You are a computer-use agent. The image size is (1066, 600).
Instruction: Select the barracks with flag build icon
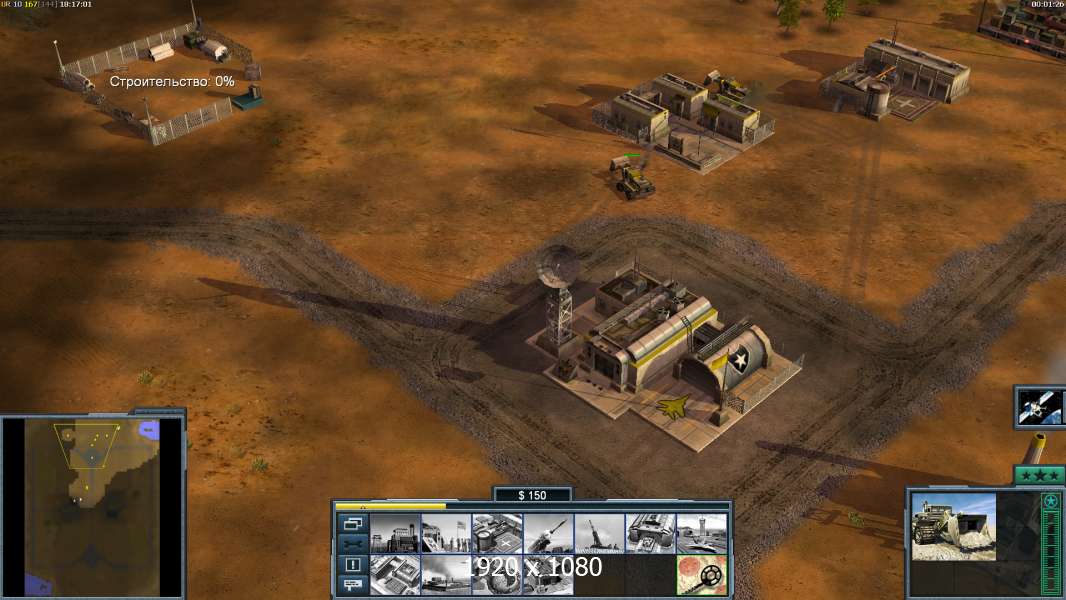coord(446,534)
